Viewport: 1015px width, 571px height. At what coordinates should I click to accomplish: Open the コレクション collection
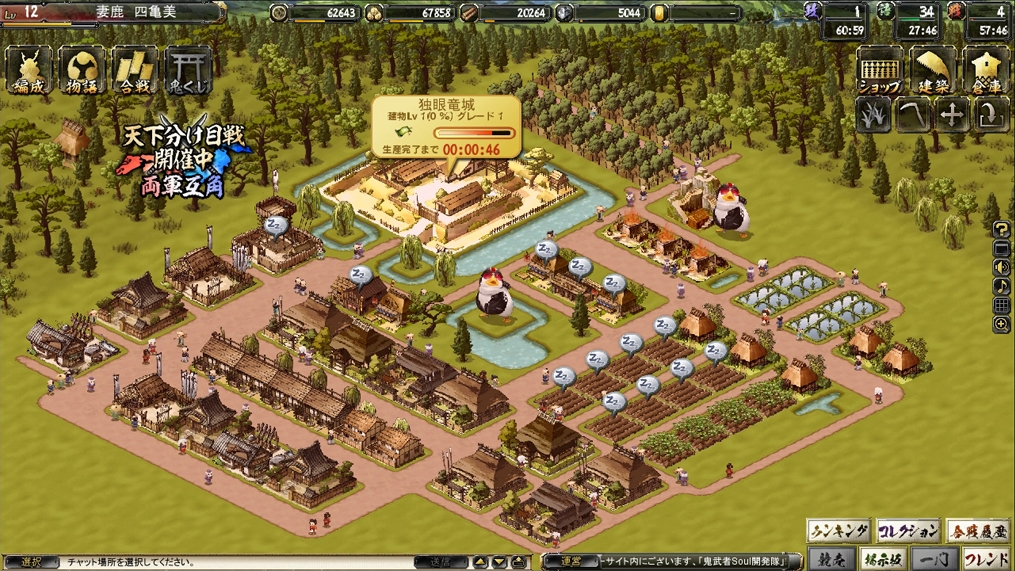908,531
